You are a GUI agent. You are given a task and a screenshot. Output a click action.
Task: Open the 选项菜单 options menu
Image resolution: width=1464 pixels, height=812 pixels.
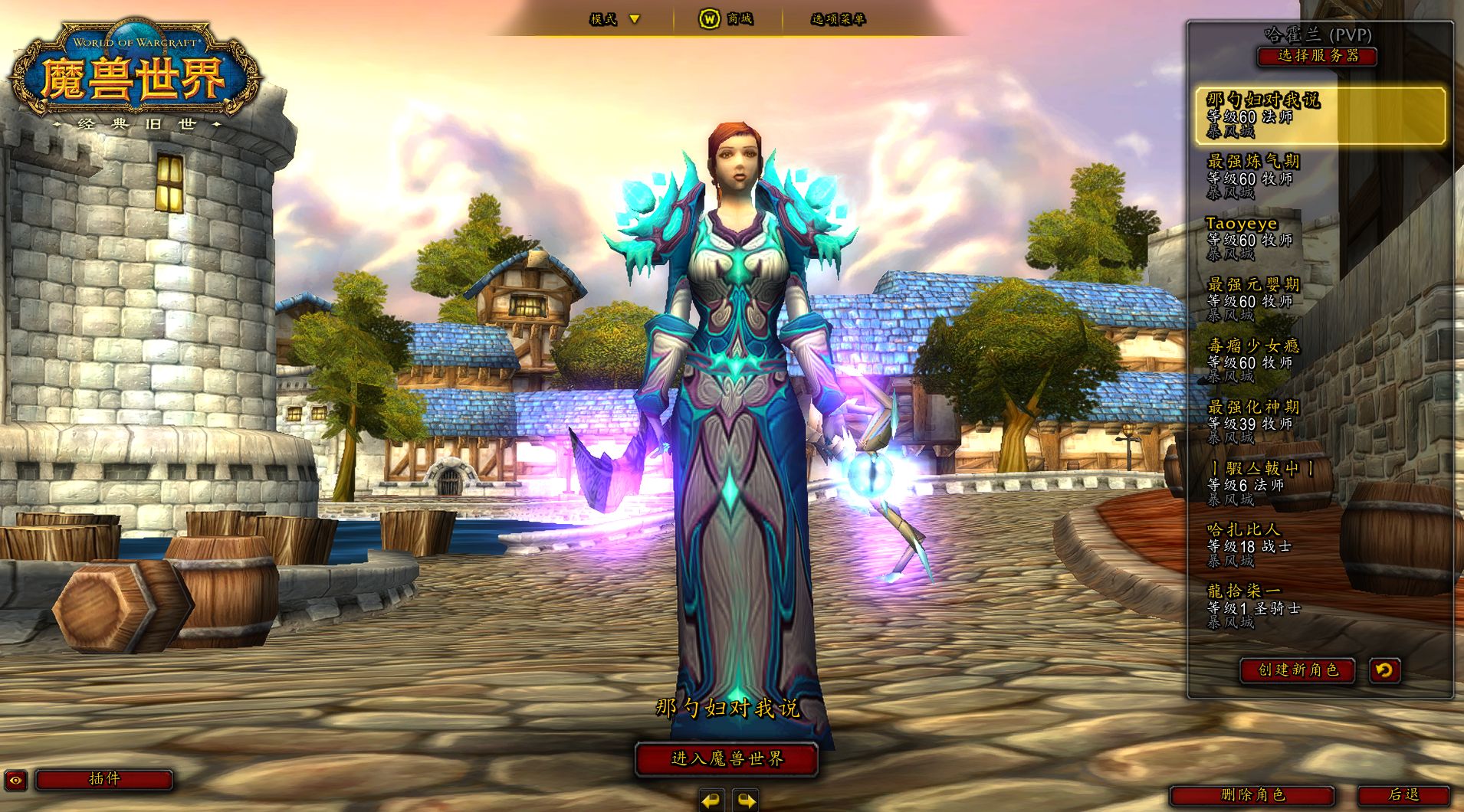tap(838, 19)
